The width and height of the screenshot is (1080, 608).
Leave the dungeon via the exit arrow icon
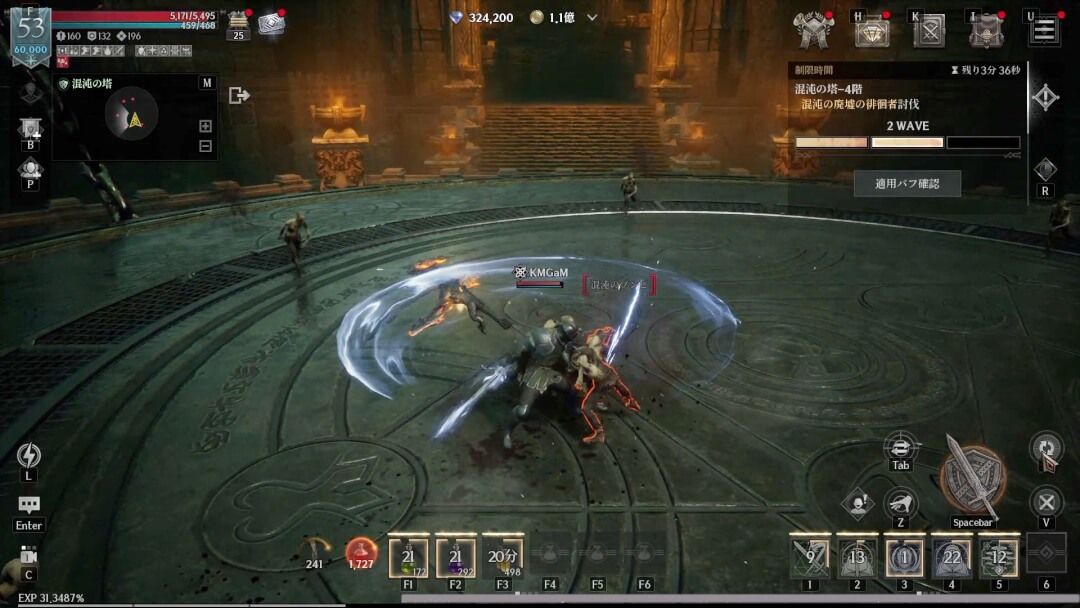point(239,95)
